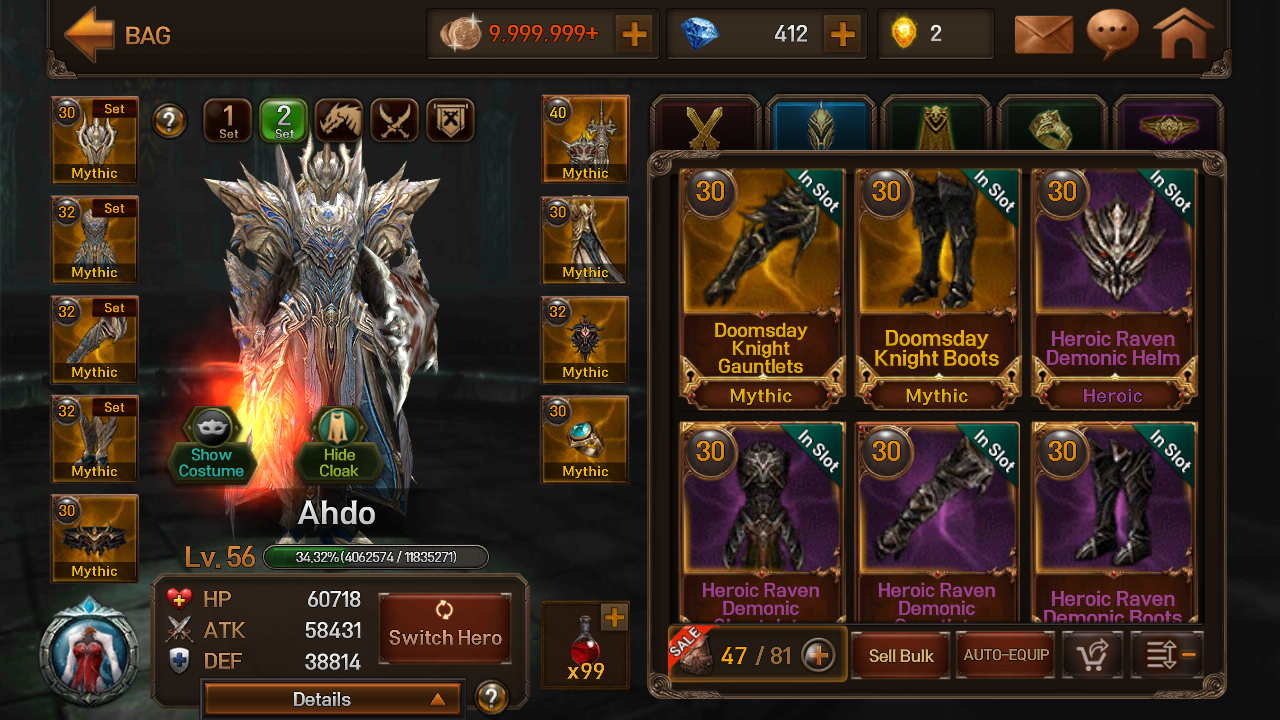Click the Show Costume toggle
Screen dimensions: 1280x720
click(x=211, y=446)
